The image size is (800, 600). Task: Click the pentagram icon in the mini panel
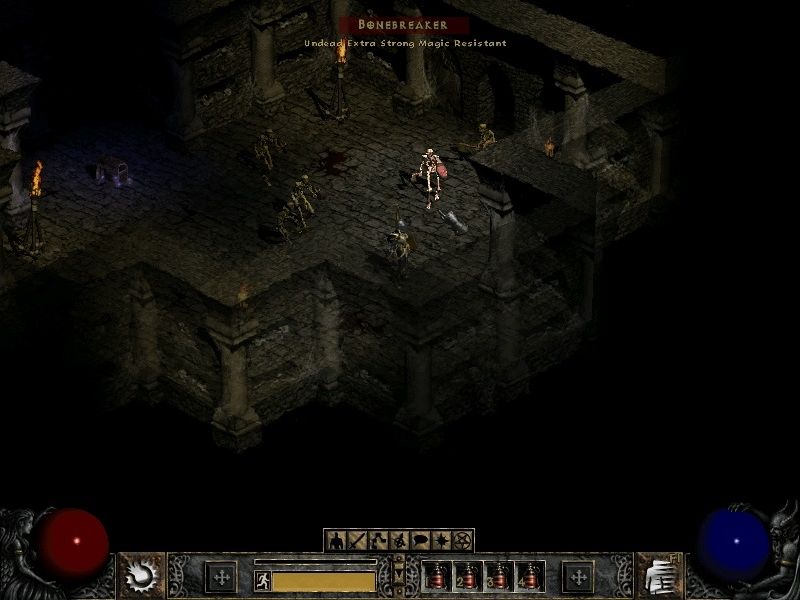462,541
